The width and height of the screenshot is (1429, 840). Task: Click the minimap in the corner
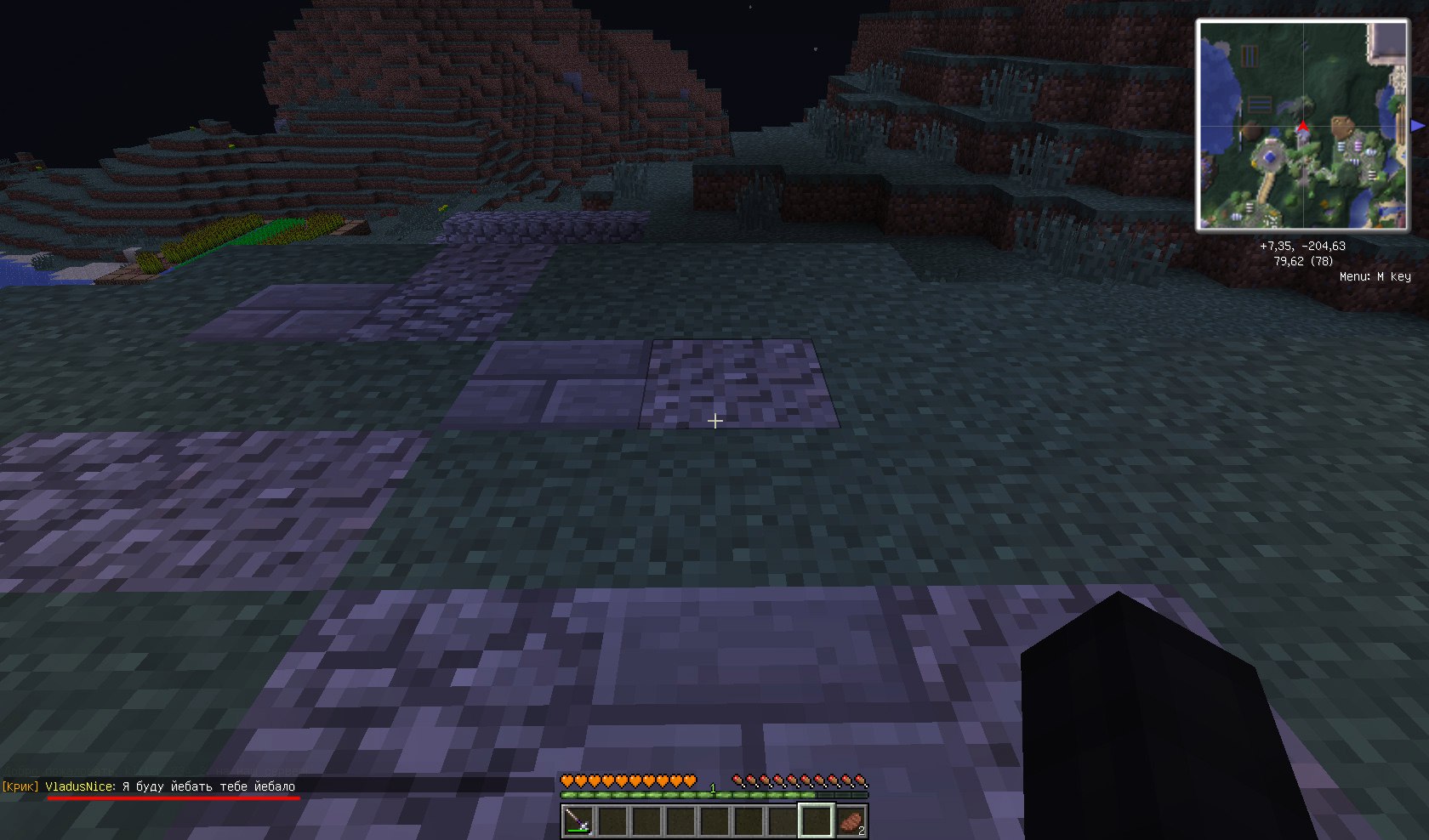pyautogui.click(x=1302, y=125)
